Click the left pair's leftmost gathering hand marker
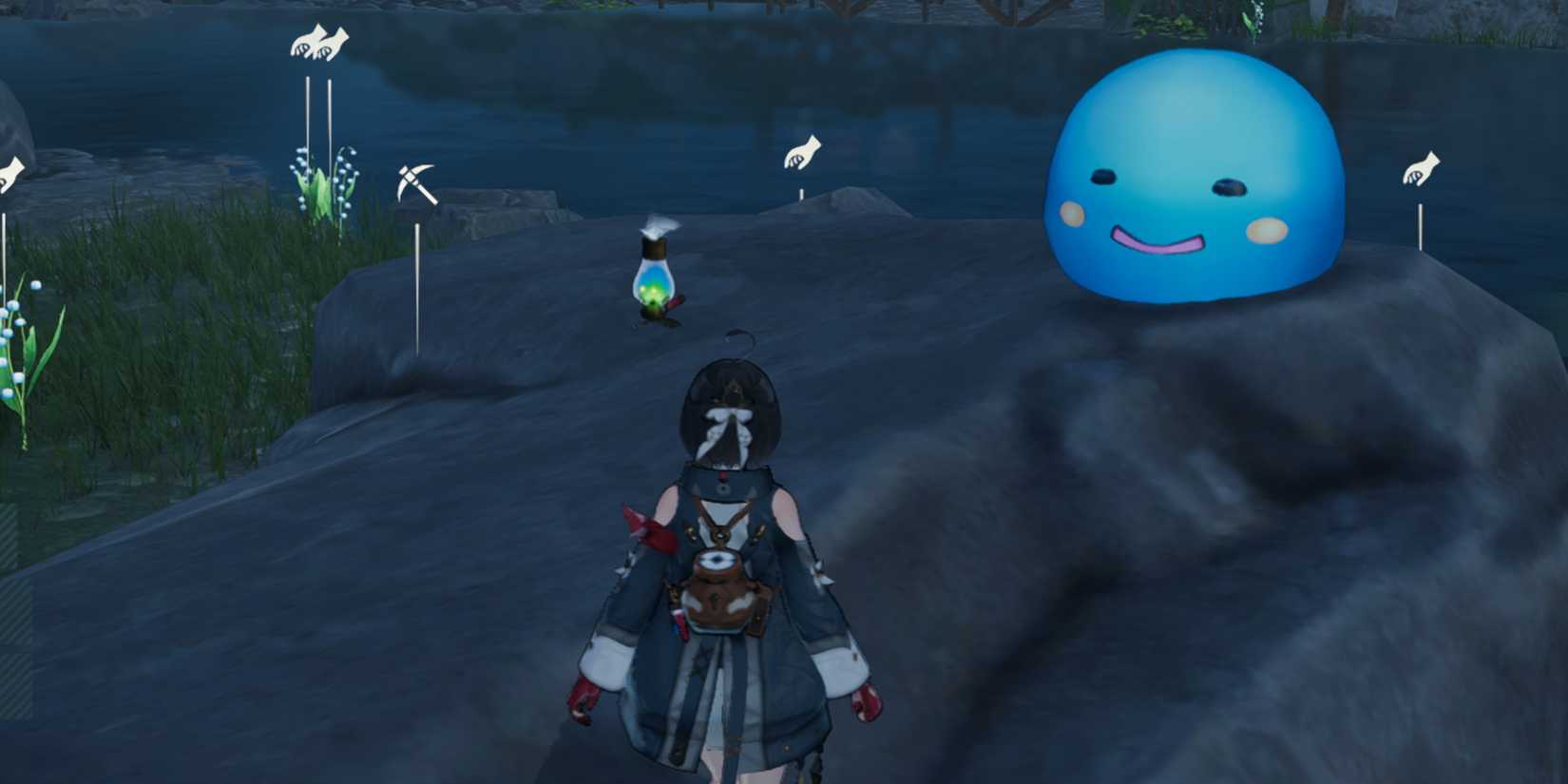The width and height of the screenshot is (1568, 784). pos(303,43)
